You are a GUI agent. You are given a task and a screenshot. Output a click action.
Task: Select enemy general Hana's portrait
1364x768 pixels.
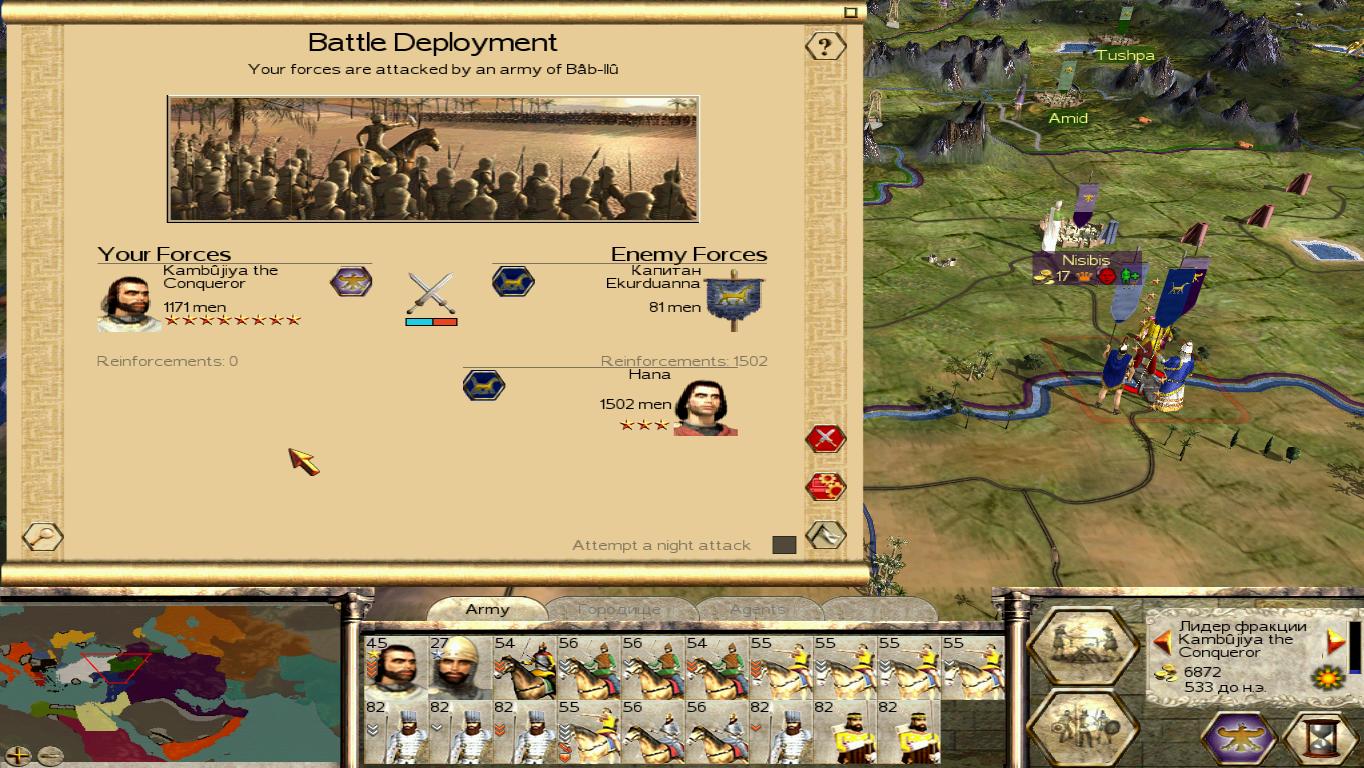[705, 408]
